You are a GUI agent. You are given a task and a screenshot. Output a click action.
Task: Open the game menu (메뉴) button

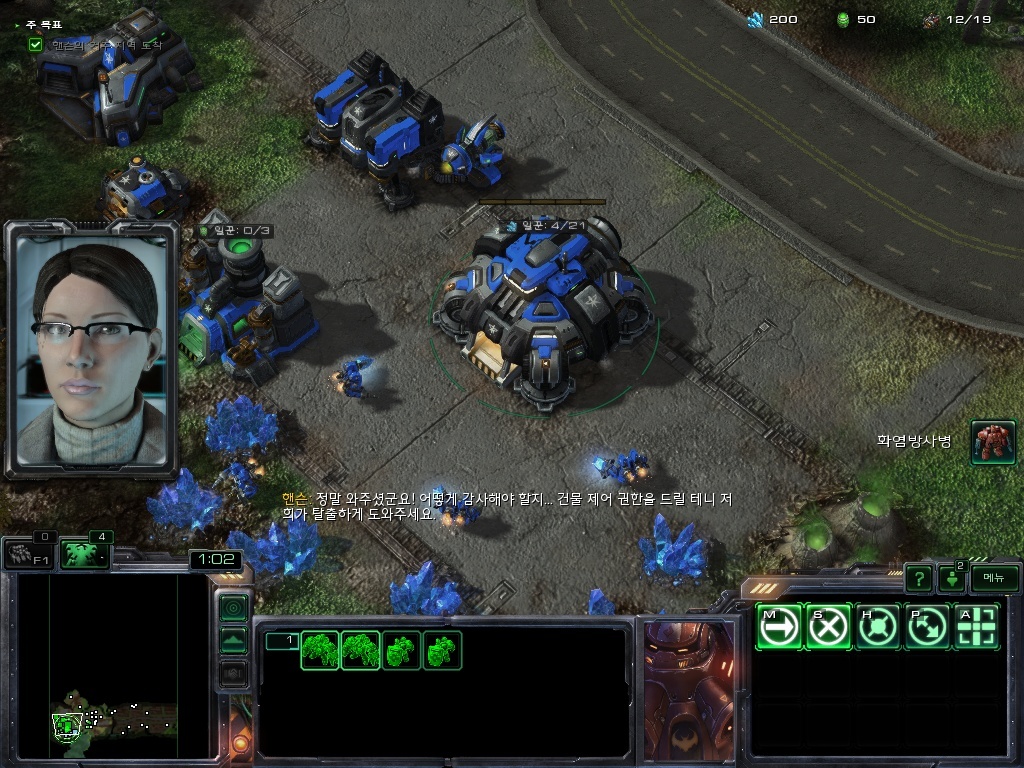click(994, 578)
